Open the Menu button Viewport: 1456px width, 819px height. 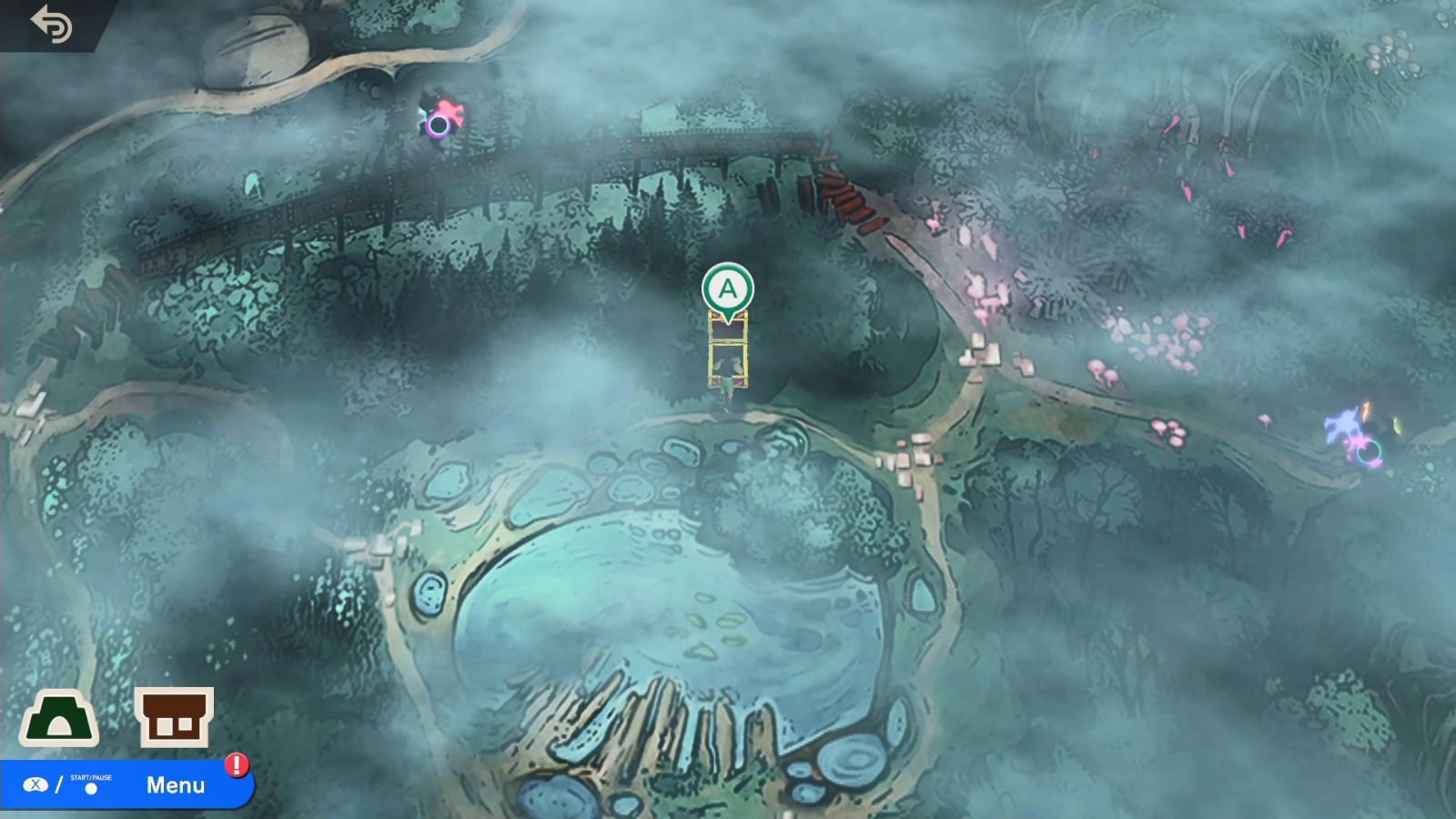[177, 785]
